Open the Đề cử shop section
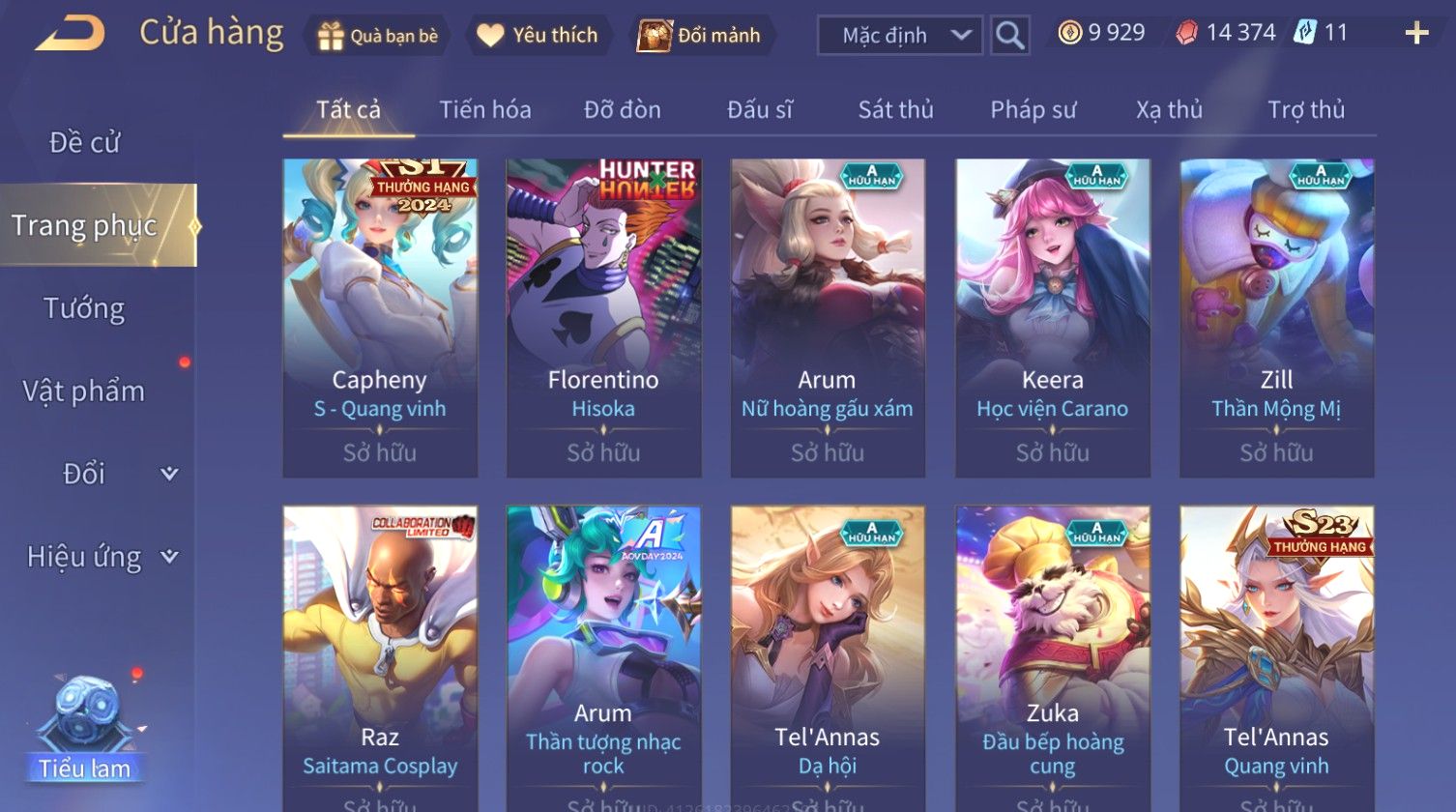Viewport: 1456px width, 812px height. [85, 143]
